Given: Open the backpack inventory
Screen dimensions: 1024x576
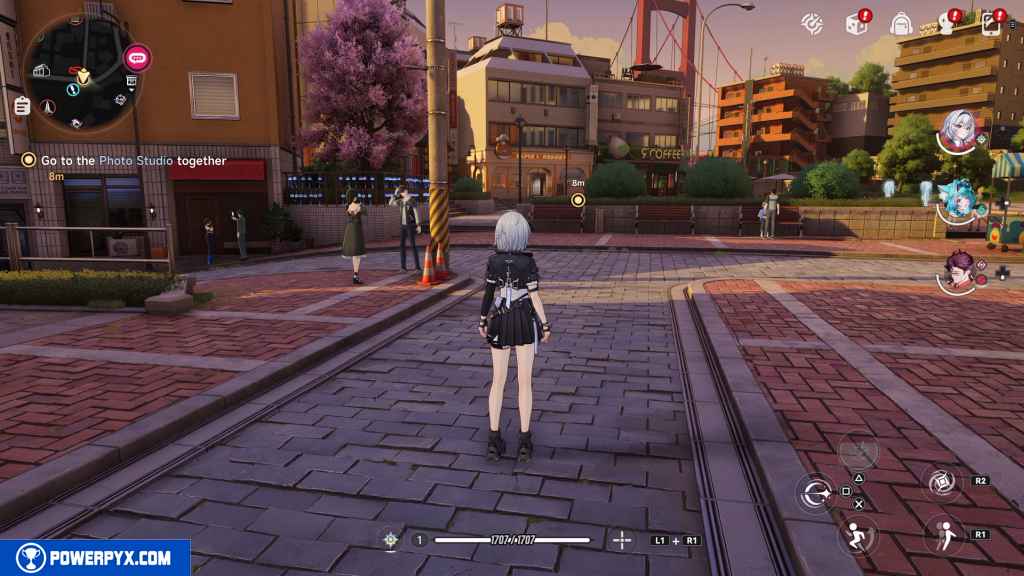Looking at the screenshot, I should (x=901, y=22).
